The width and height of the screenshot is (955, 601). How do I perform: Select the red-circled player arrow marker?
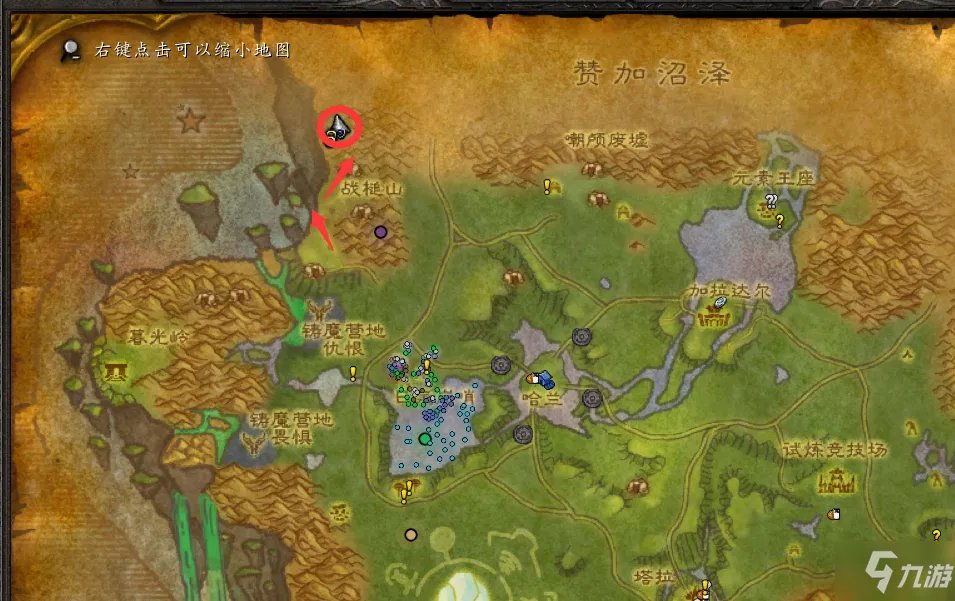click(338, 128)
